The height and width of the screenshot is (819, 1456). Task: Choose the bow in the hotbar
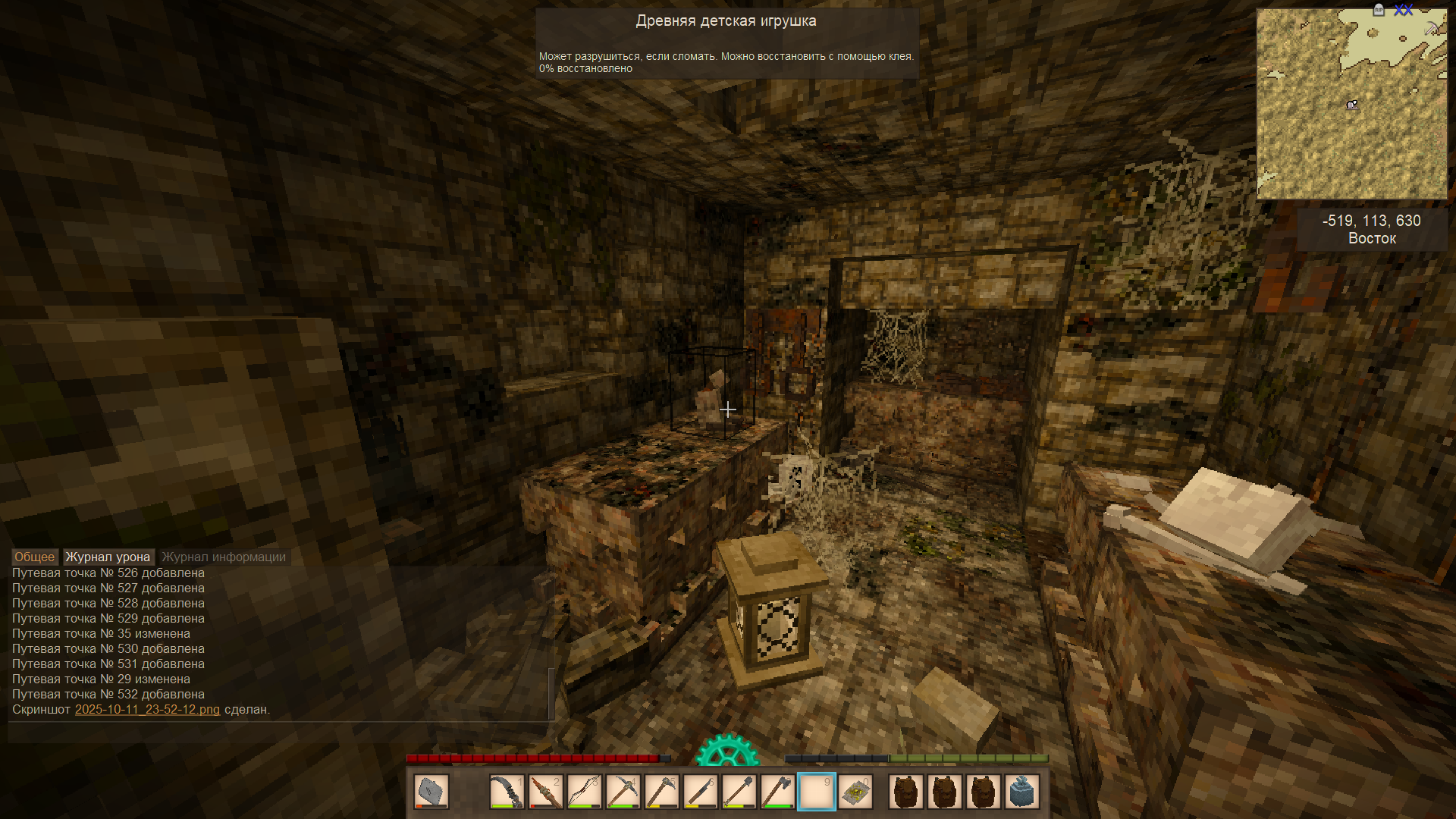click(x=584, y=792)
